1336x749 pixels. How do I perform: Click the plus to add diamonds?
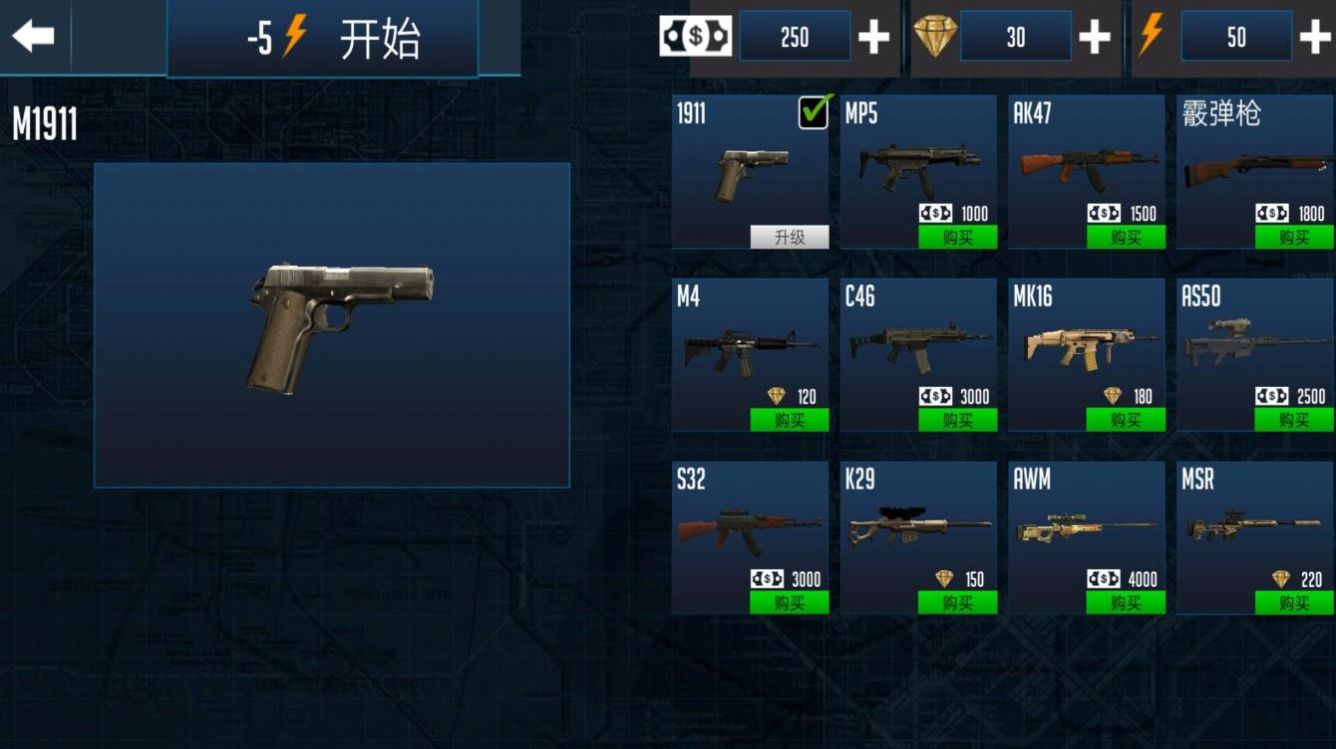coord(1095,36)
